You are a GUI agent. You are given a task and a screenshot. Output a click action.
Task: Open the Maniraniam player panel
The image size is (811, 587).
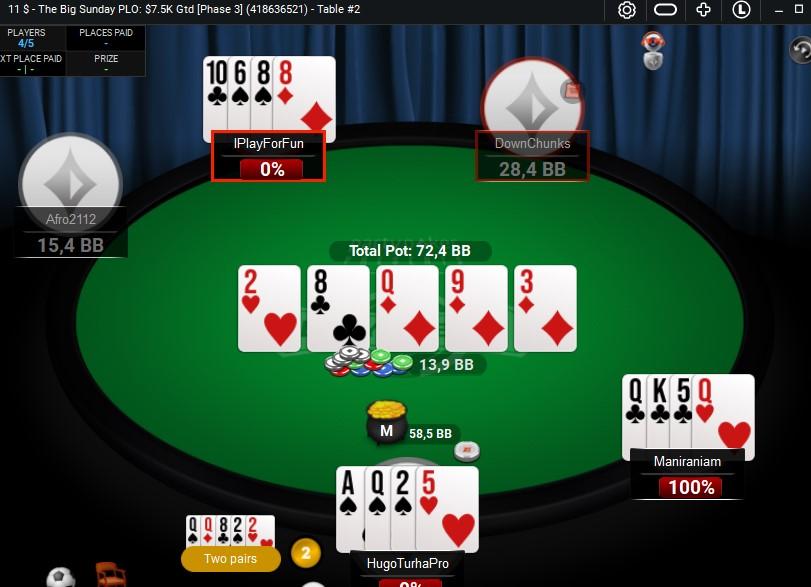(x=687, y=473)
